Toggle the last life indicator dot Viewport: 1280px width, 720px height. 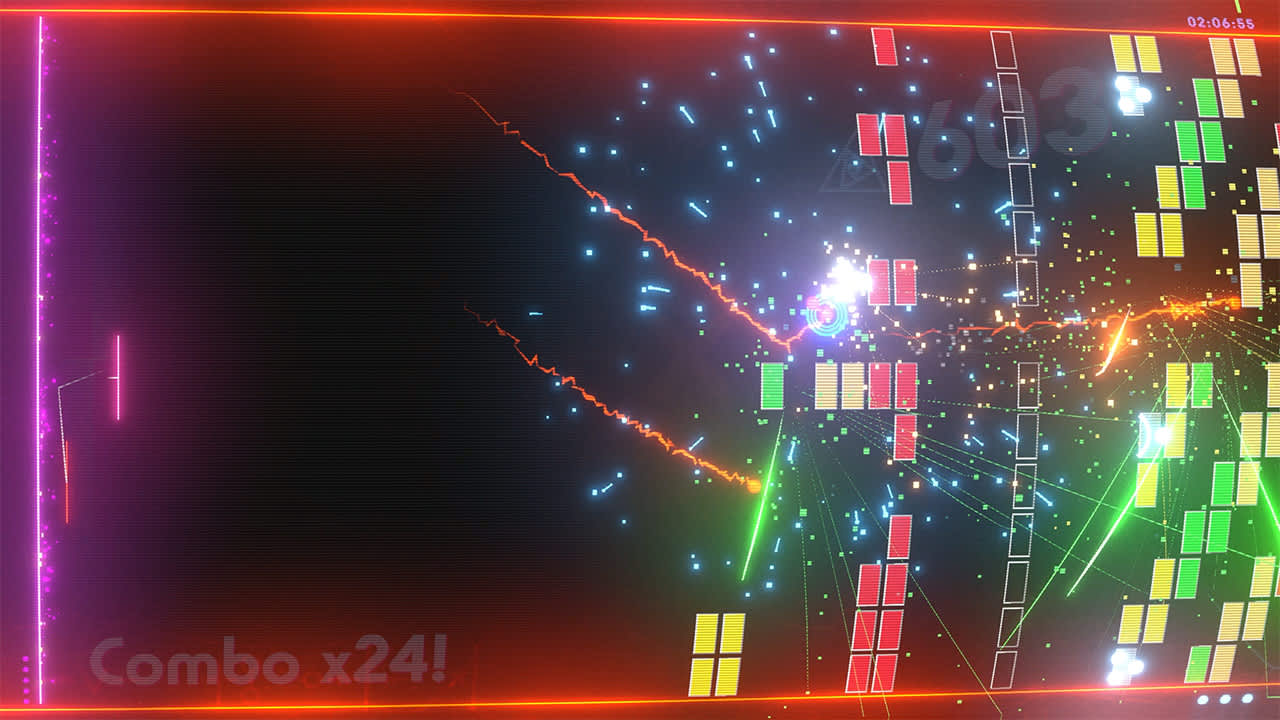tap(1247, 699)
